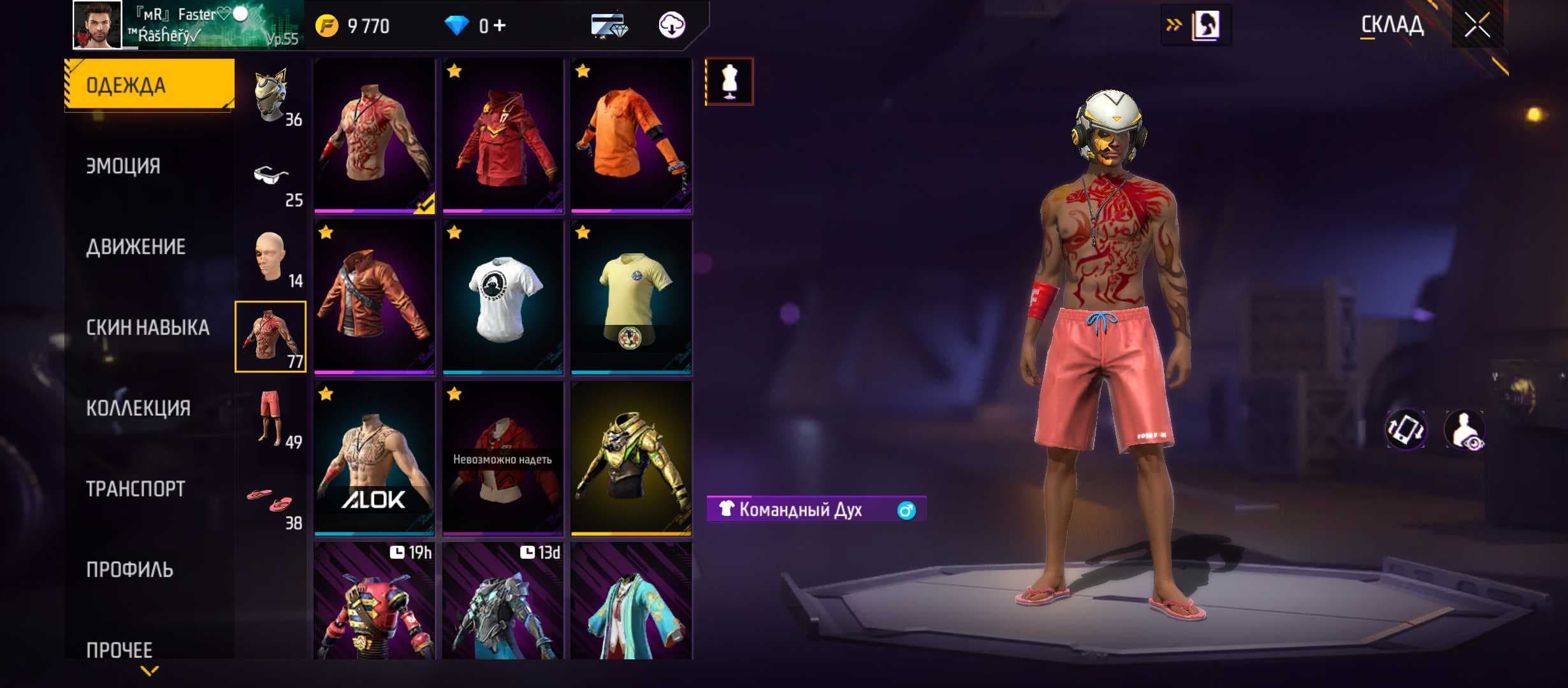Select the golden armor jacket

click(631, 458)
